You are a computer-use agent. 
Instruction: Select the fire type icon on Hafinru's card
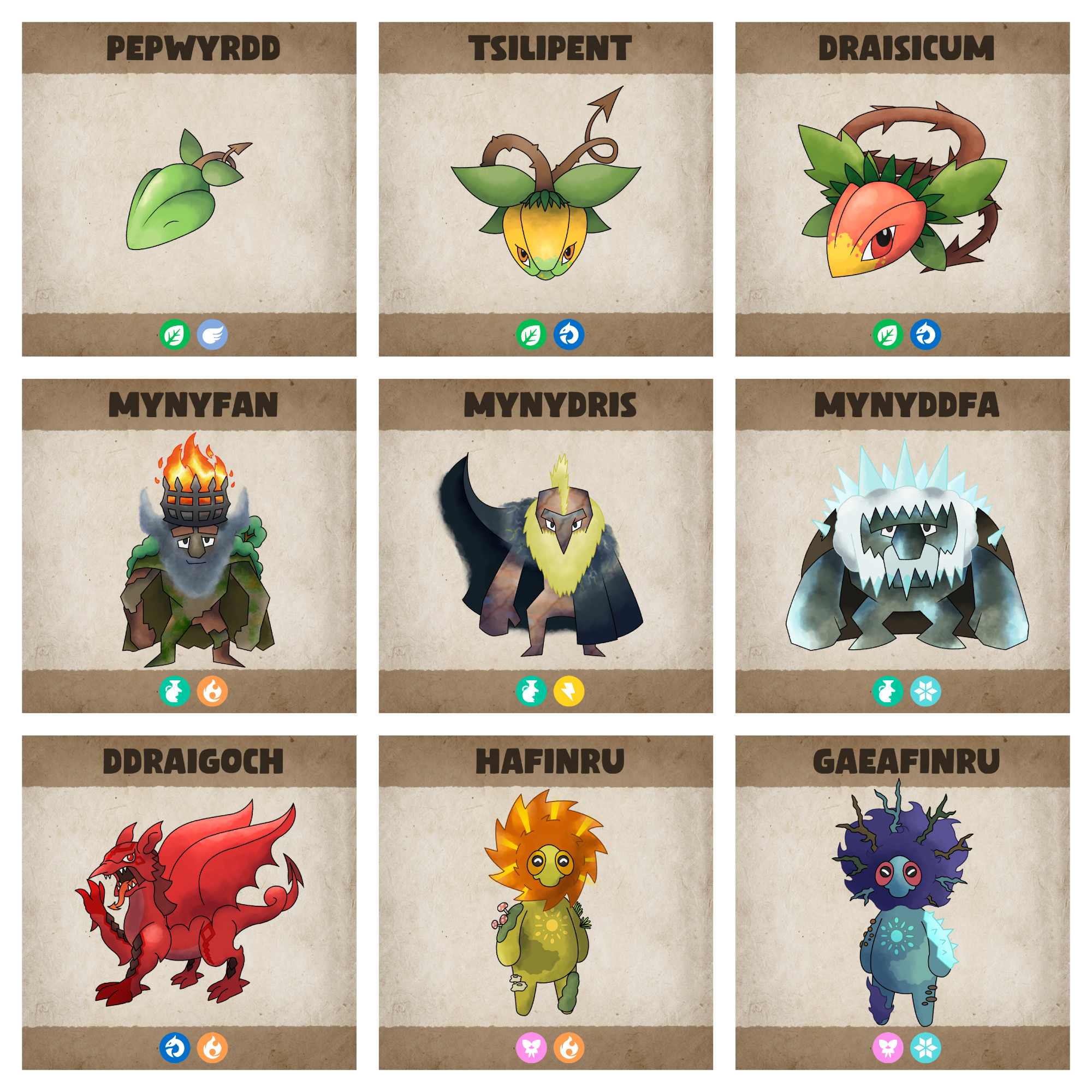(568, 1047)
